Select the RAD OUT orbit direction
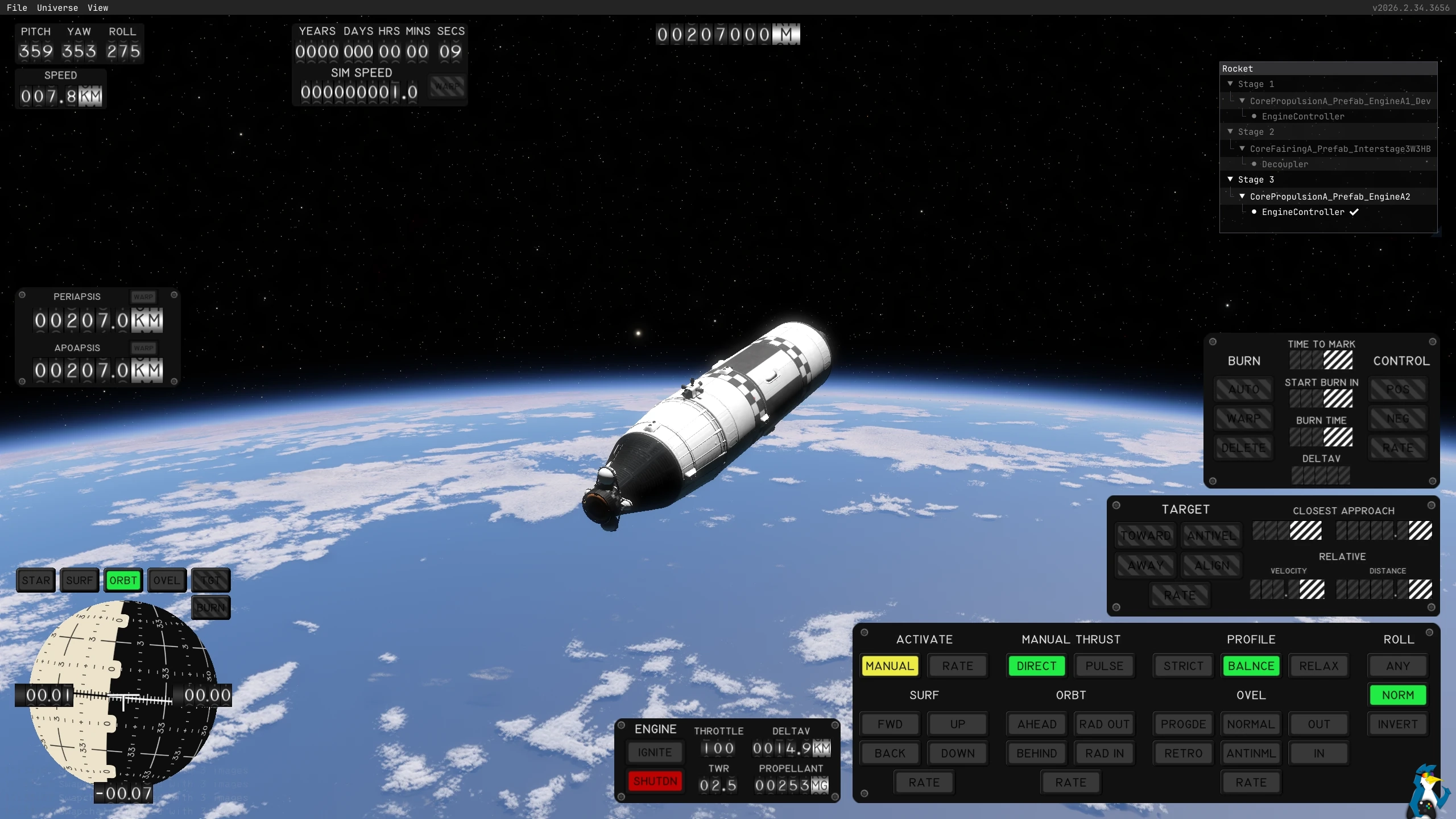Screen dimensions: 1456x819 [1105, 724]
